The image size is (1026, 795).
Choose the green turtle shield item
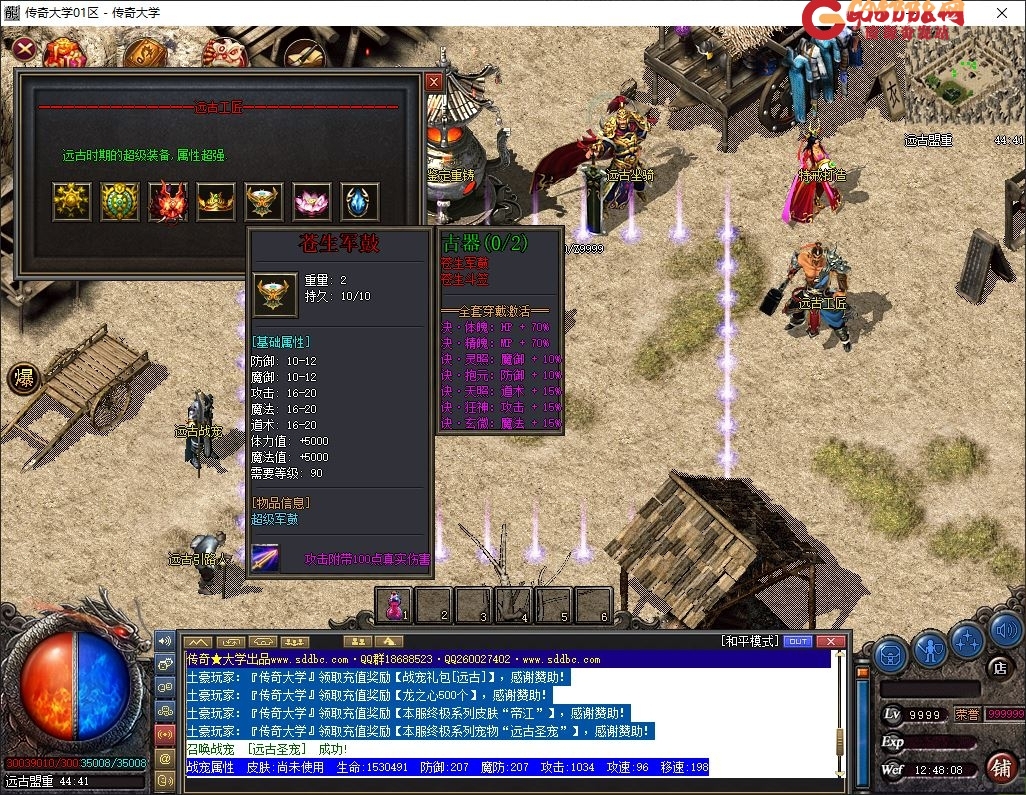point(120,202)
